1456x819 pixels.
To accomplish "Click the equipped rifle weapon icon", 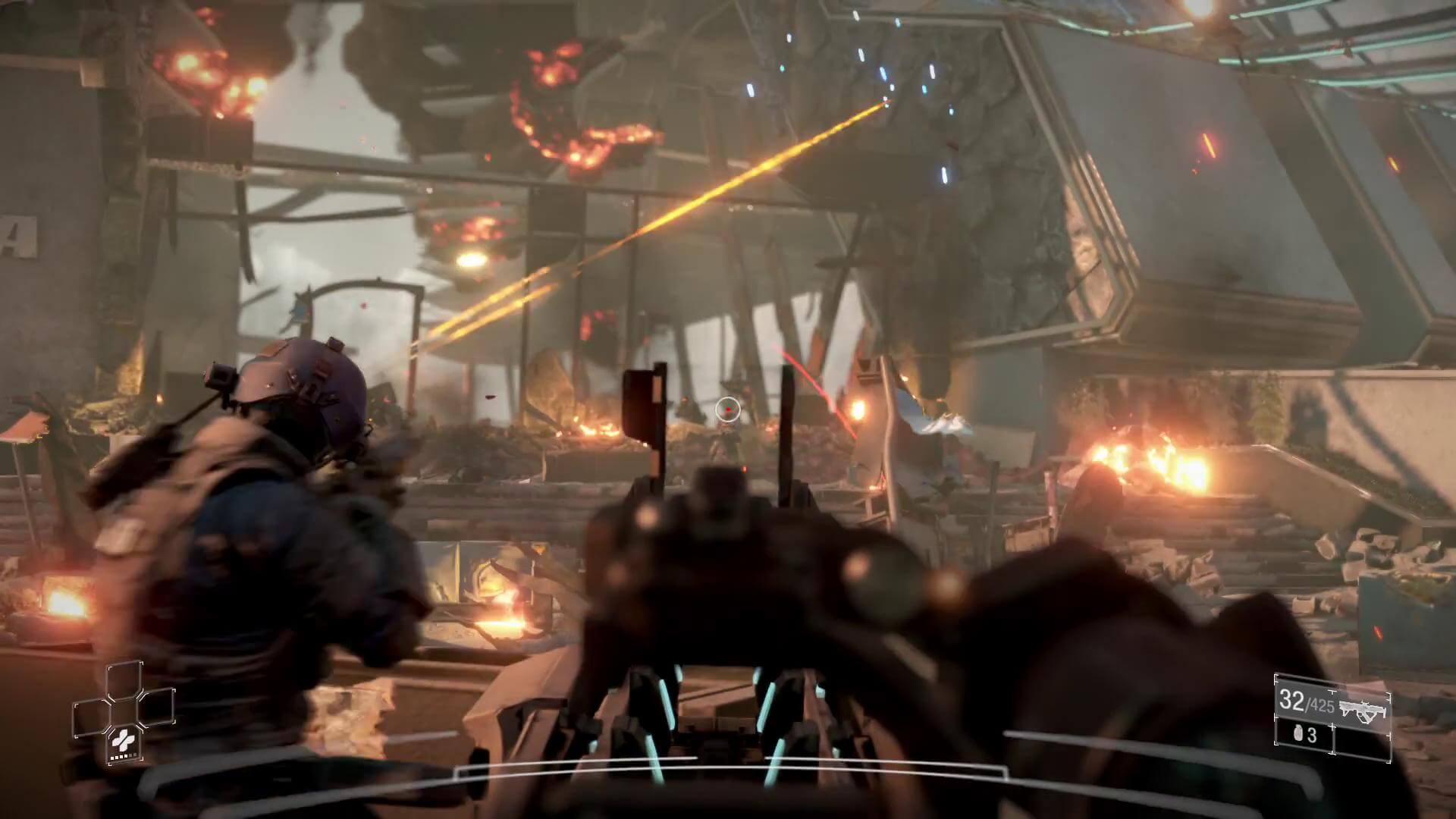I will click(1363, 710).
